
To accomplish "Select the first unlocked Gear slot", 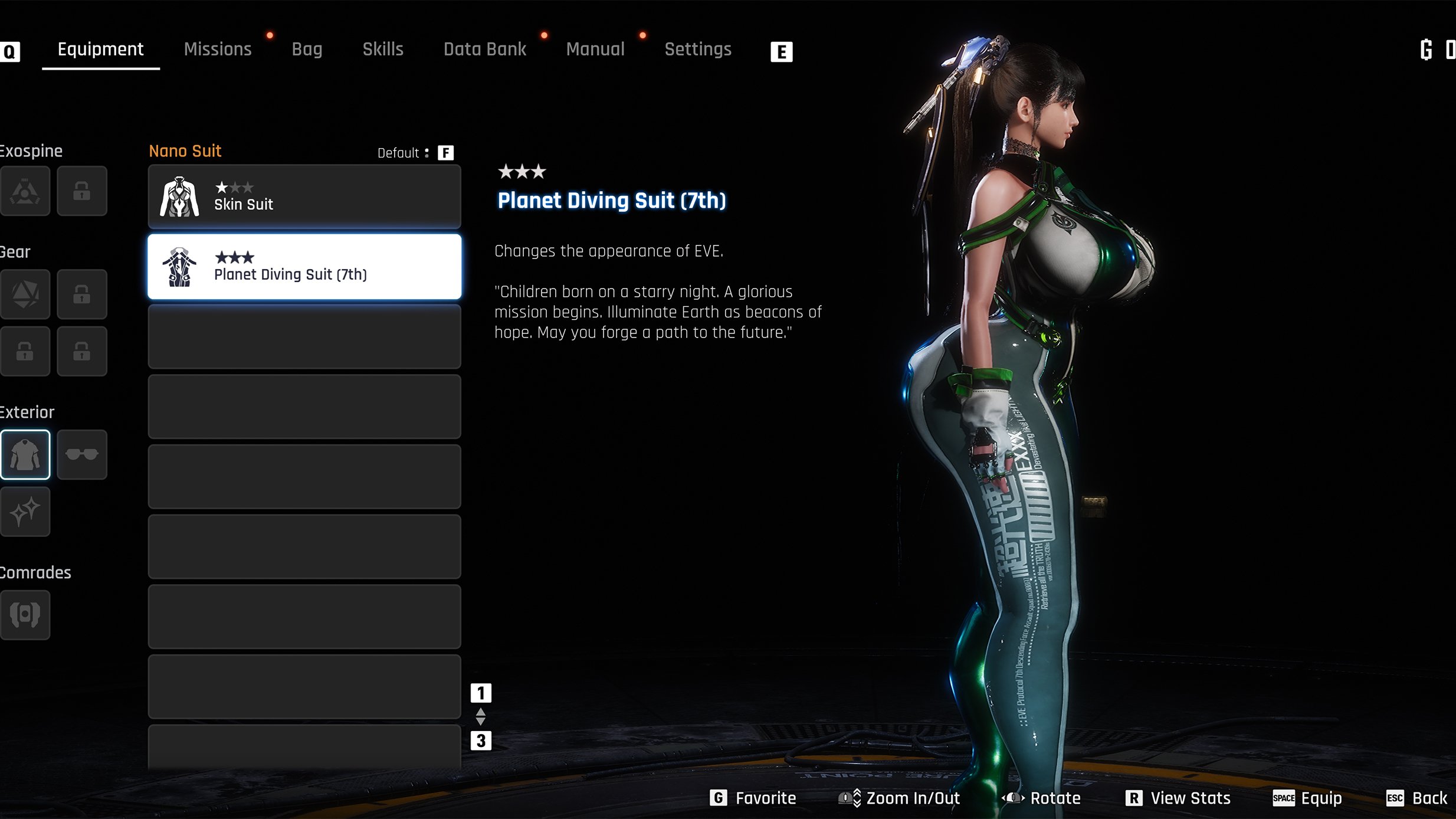I will 25,294.
